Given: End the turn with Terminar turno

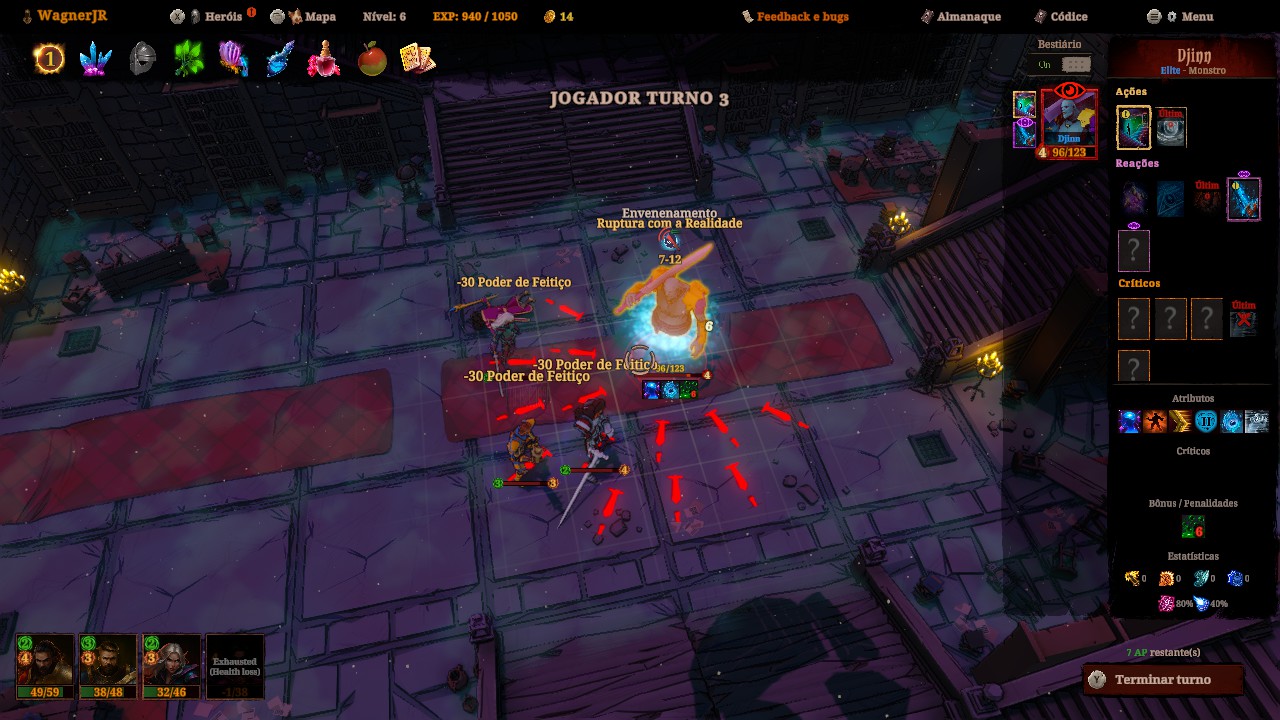Looking at the screenshot, I should tap(1162, 680).
